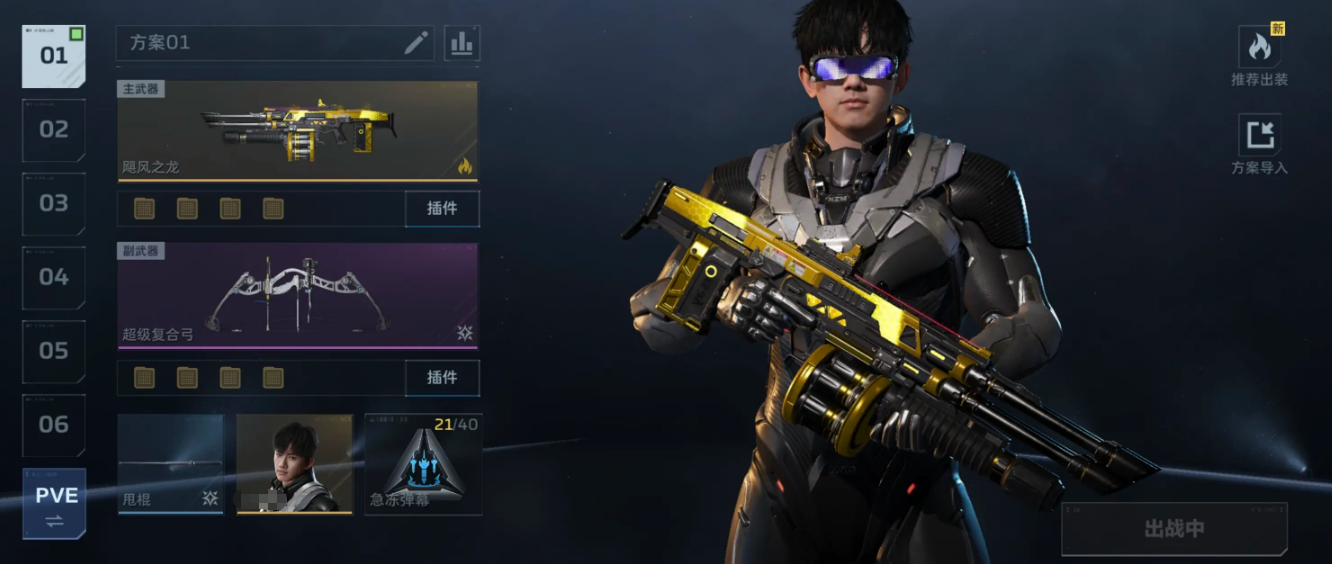Open loadout tab 03
The image size is (1332, 564).
[53, 204]
